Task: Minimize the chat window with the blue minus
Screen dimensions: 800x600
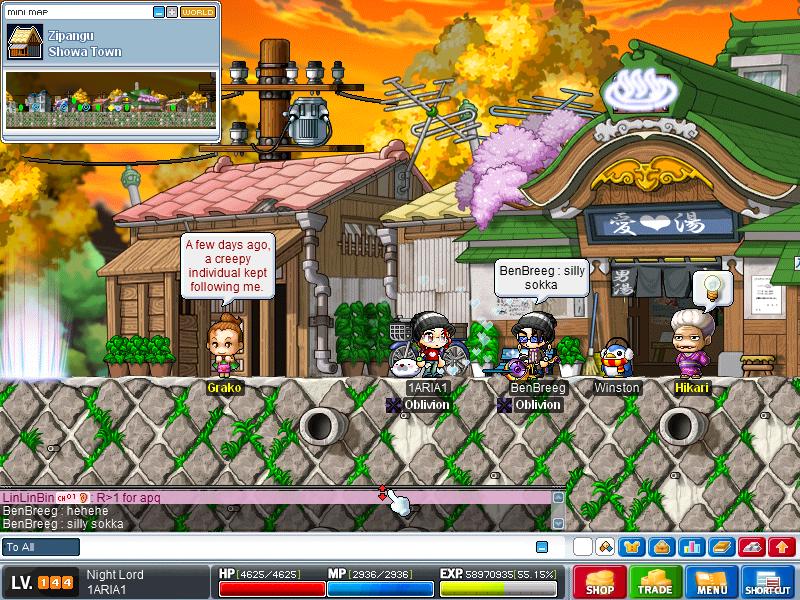Action: 542,547
